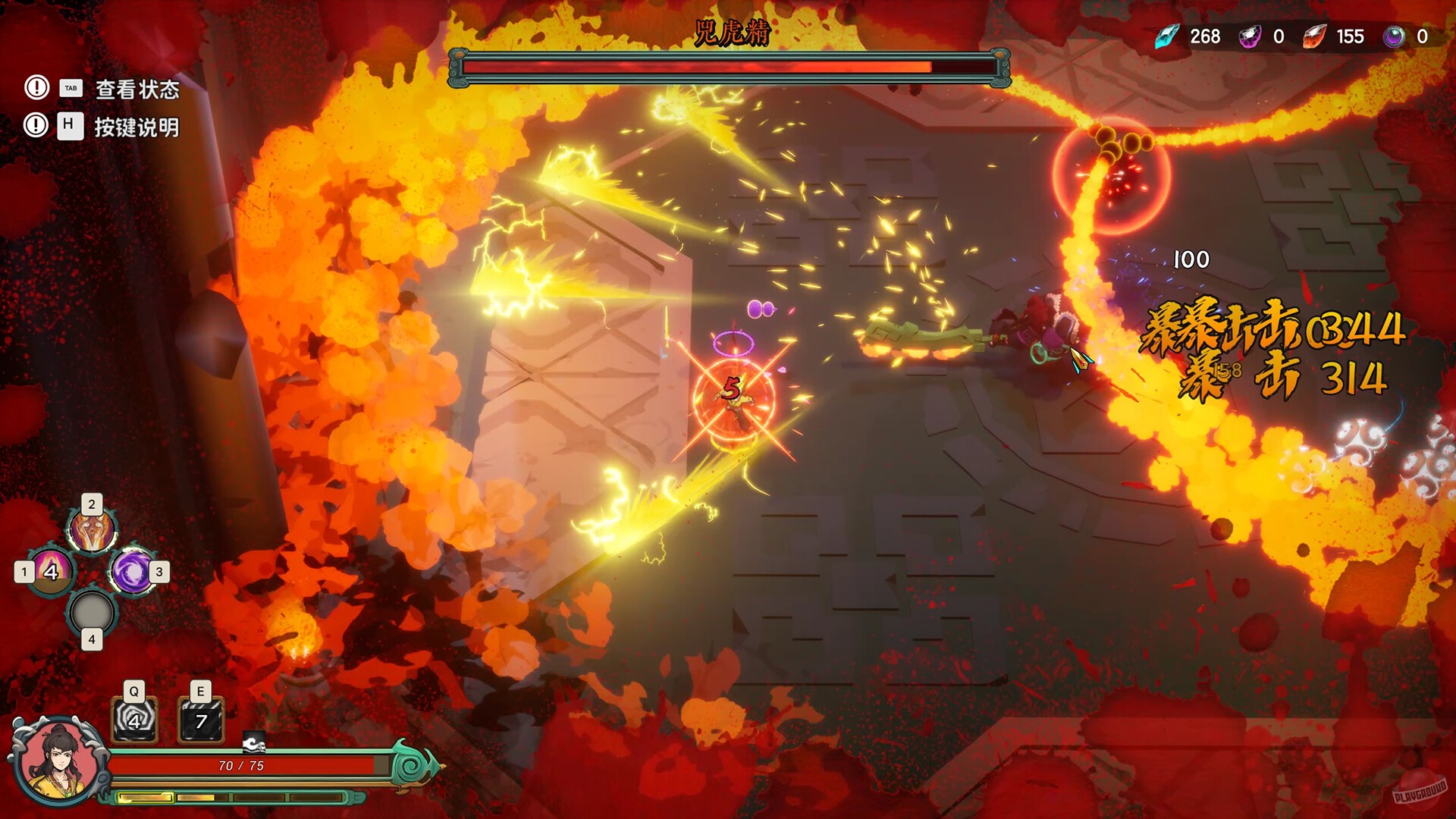Click the player health bar showing 70 / 75

(243, 766)
